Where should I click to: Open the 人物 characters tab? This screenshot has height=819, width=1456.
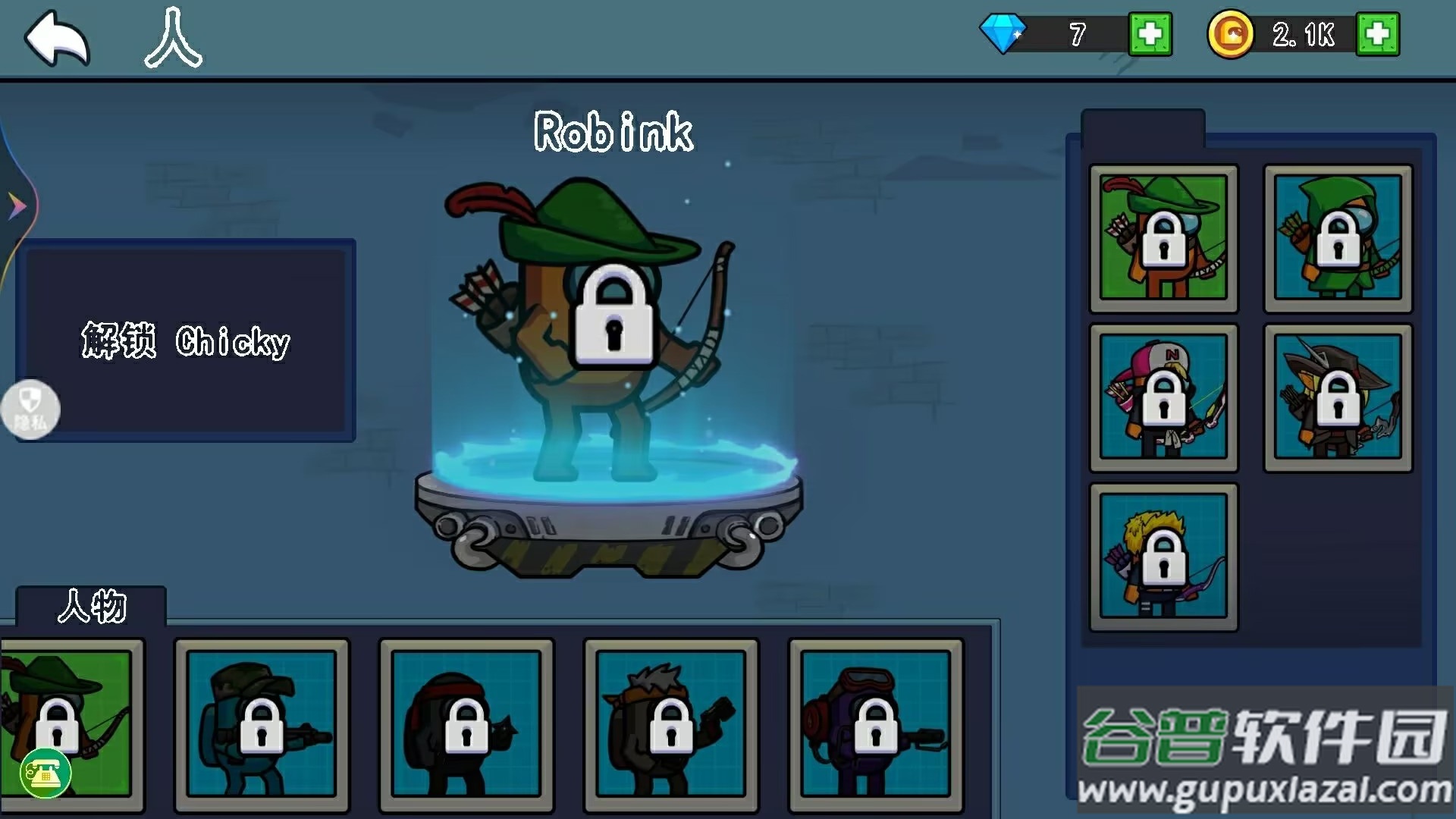coord(91,607)
